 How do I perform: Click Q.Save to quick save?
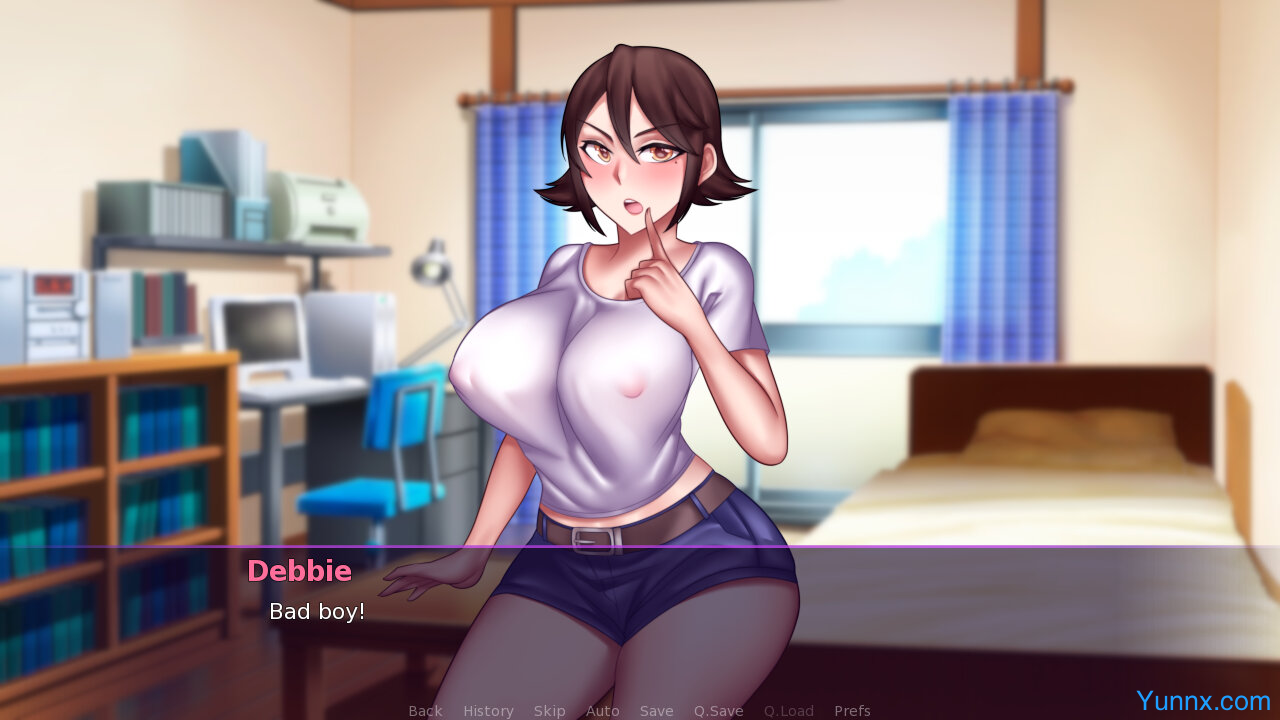718,711
